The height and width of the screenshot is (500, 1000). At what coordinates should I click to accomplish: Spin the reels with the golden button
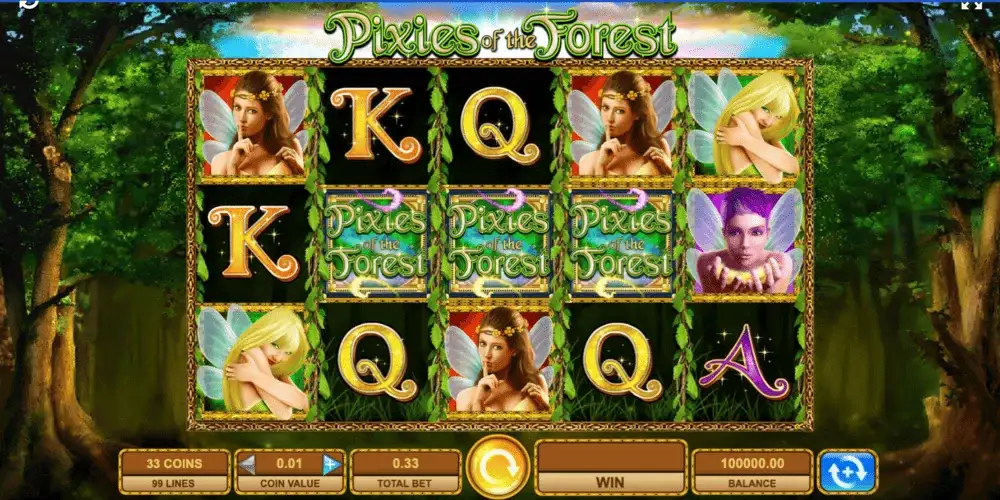click(x=498, y=467)
